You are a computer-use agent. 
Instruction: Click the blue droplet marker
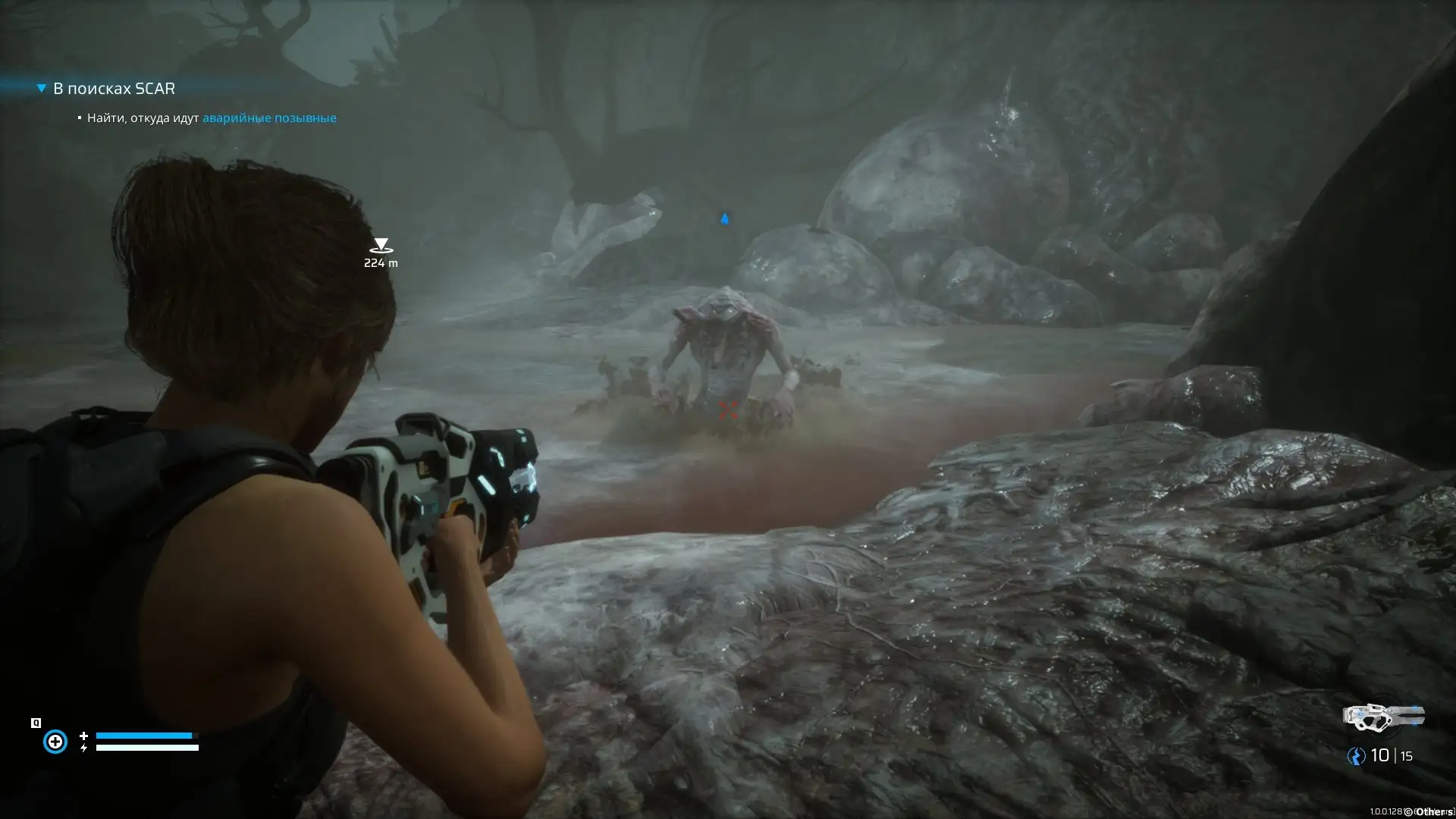click(725, 219)
